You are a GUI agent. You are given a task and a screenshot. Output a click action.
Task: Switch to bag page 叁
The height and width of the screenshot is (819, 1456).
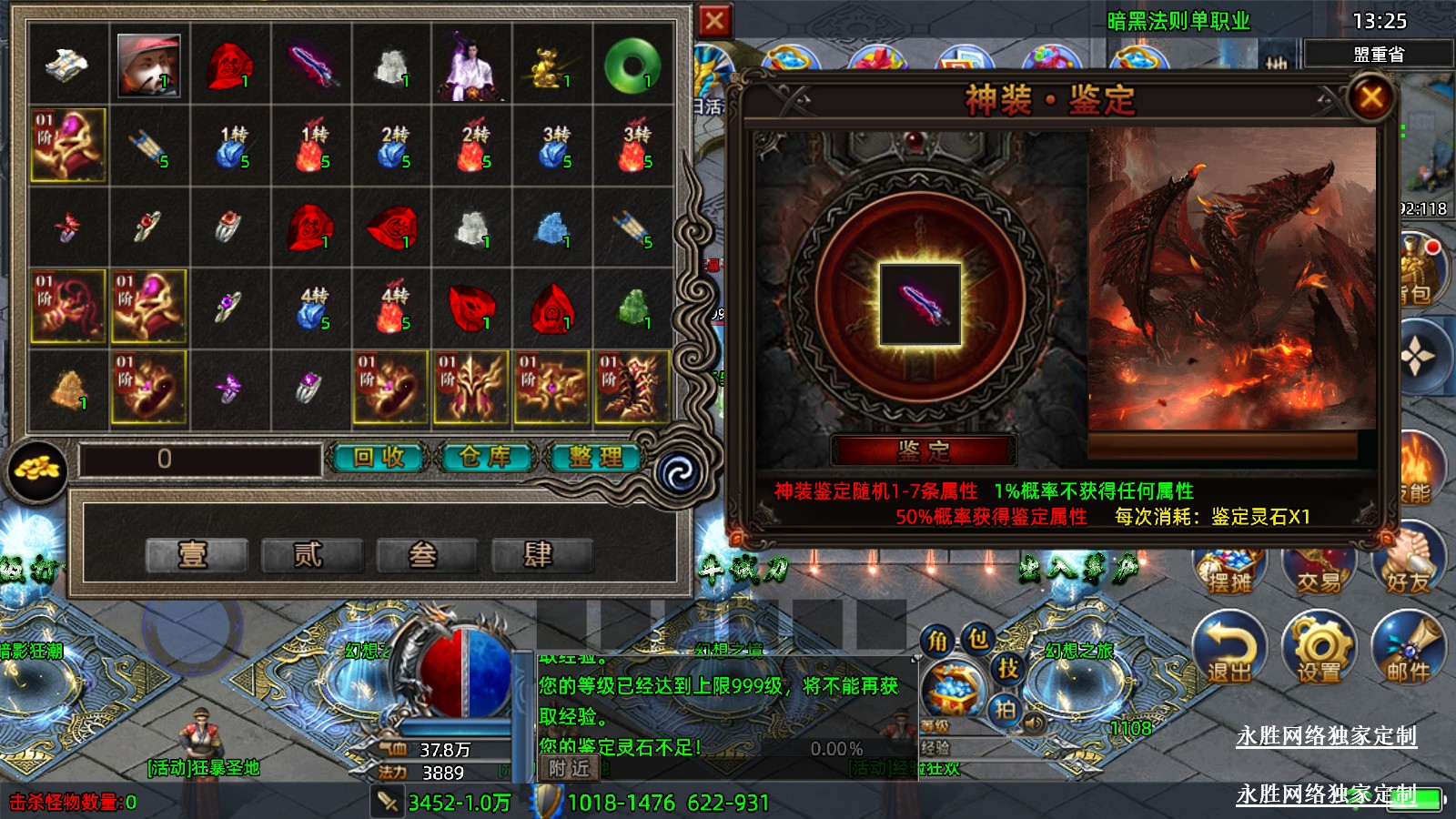click(x=425, y=553)
